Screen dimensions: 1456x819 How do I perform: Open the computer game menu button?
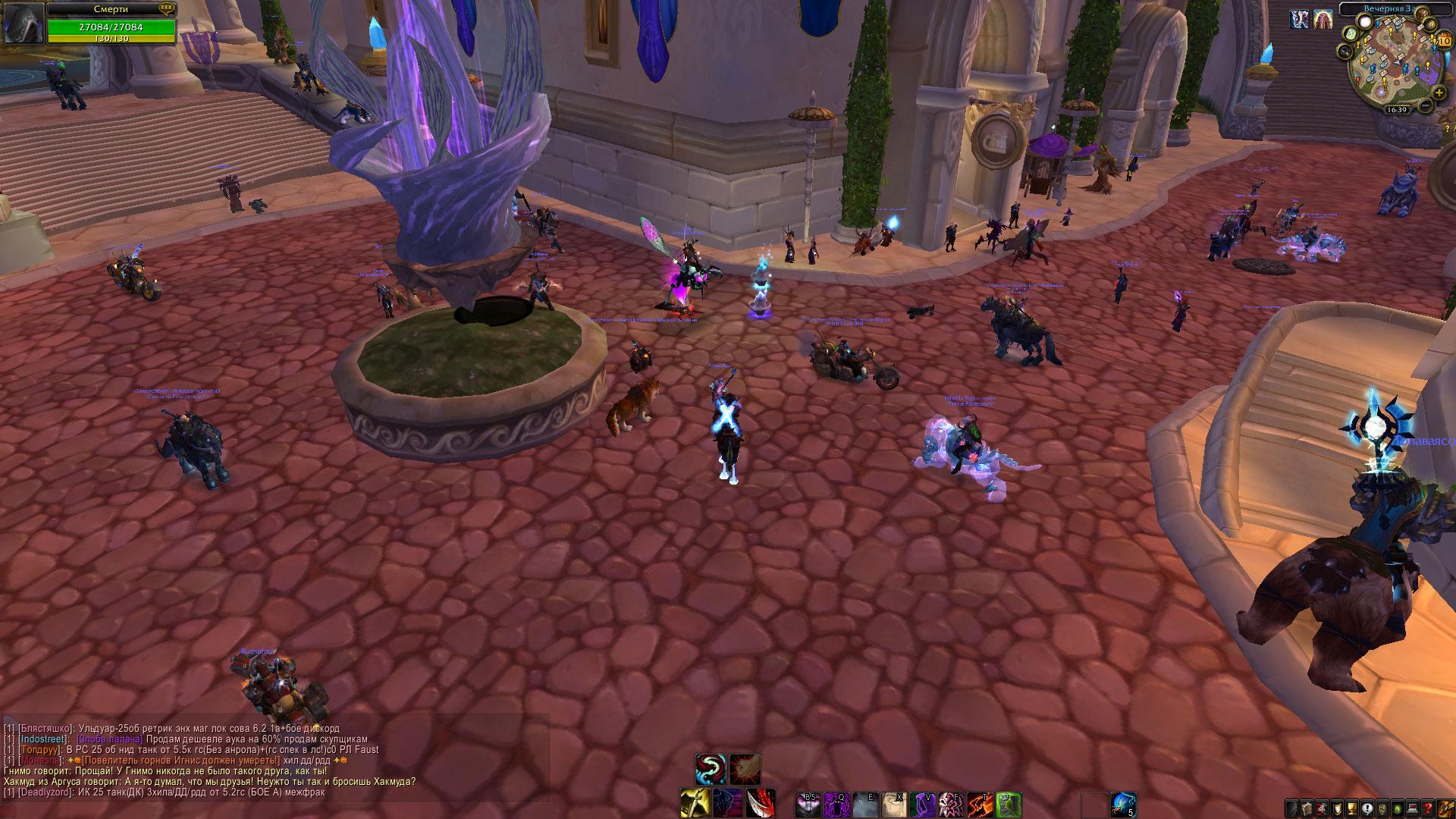[1413, 808]
